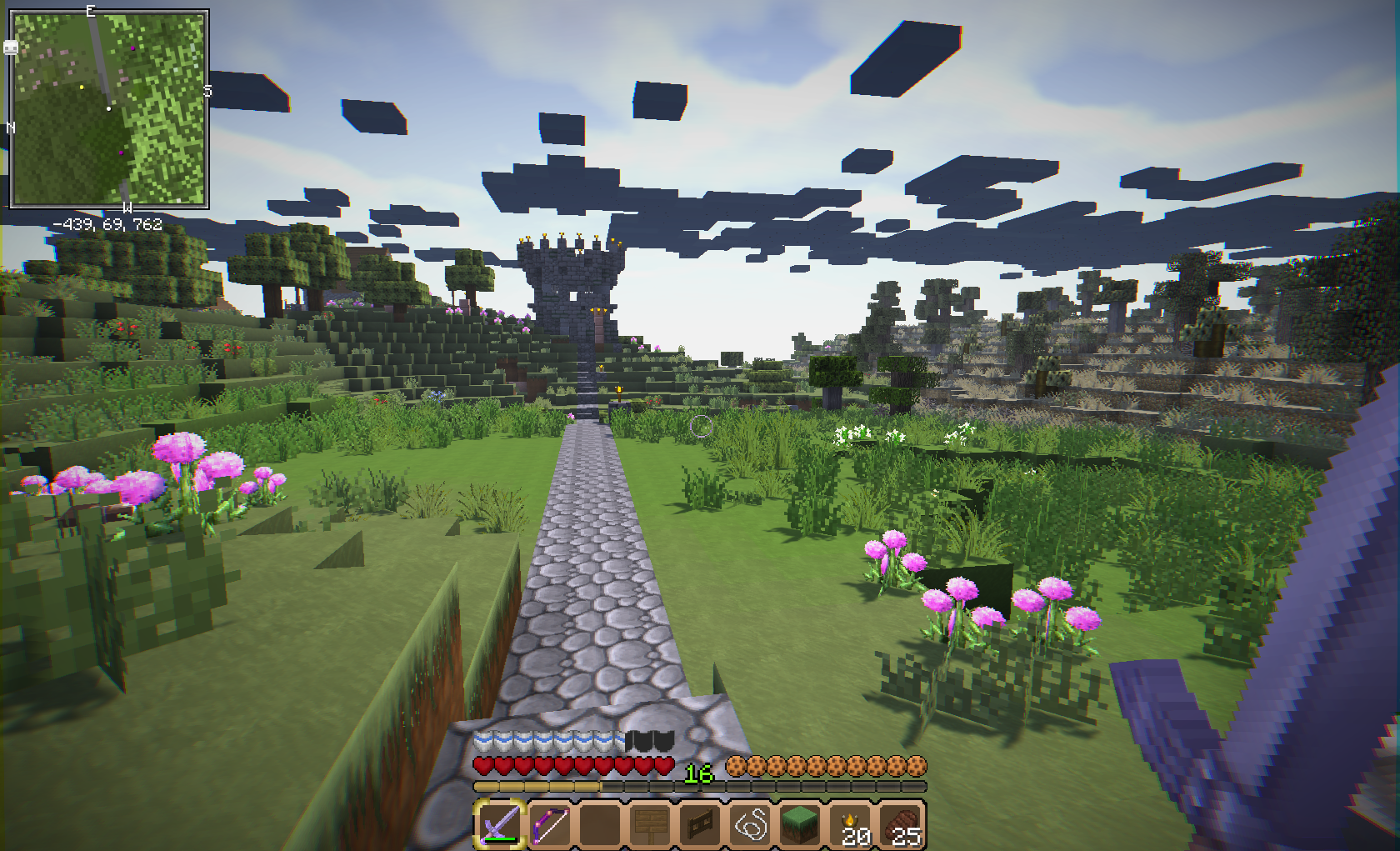Screen dimensions: 1400x851
Task: Click the yellow dot marker on the minimap
Action: click(82, 87)
